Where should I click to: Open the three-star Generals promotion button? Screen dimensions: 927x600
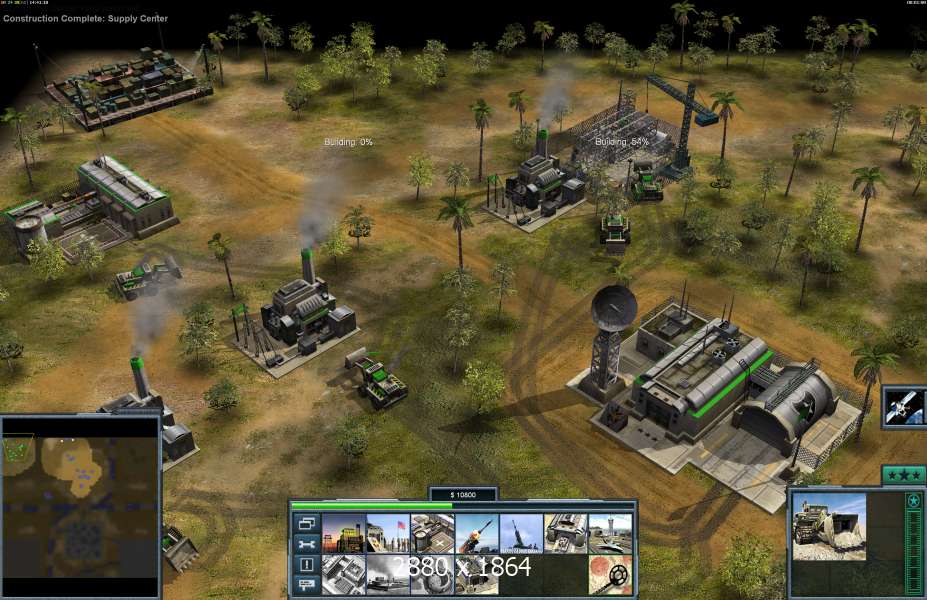[x=903, y=475]
